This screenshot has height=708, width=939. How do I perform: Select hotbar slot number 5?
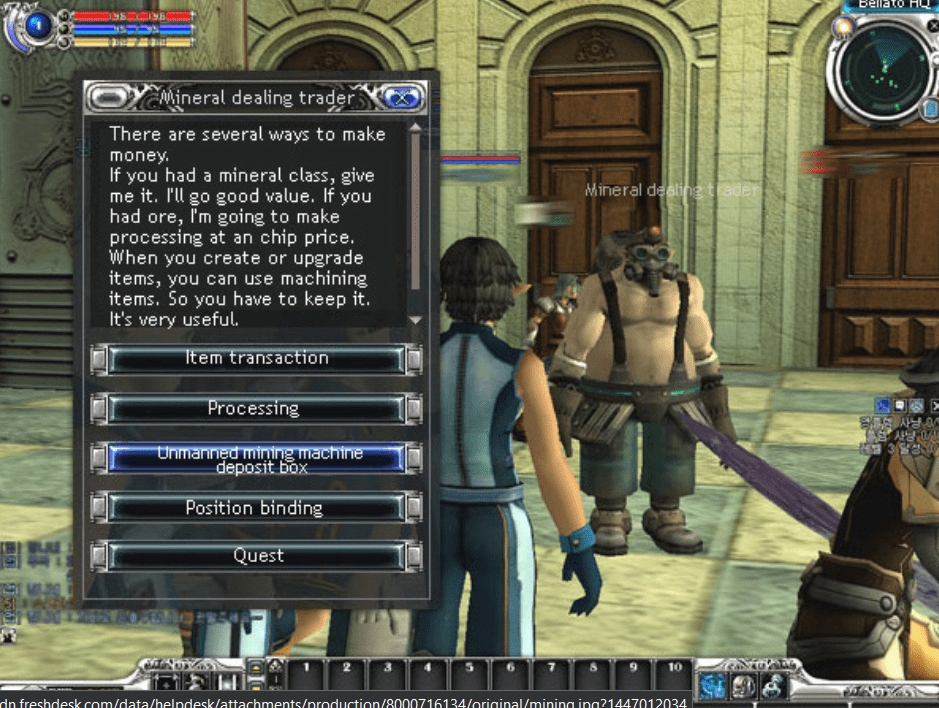468,669
